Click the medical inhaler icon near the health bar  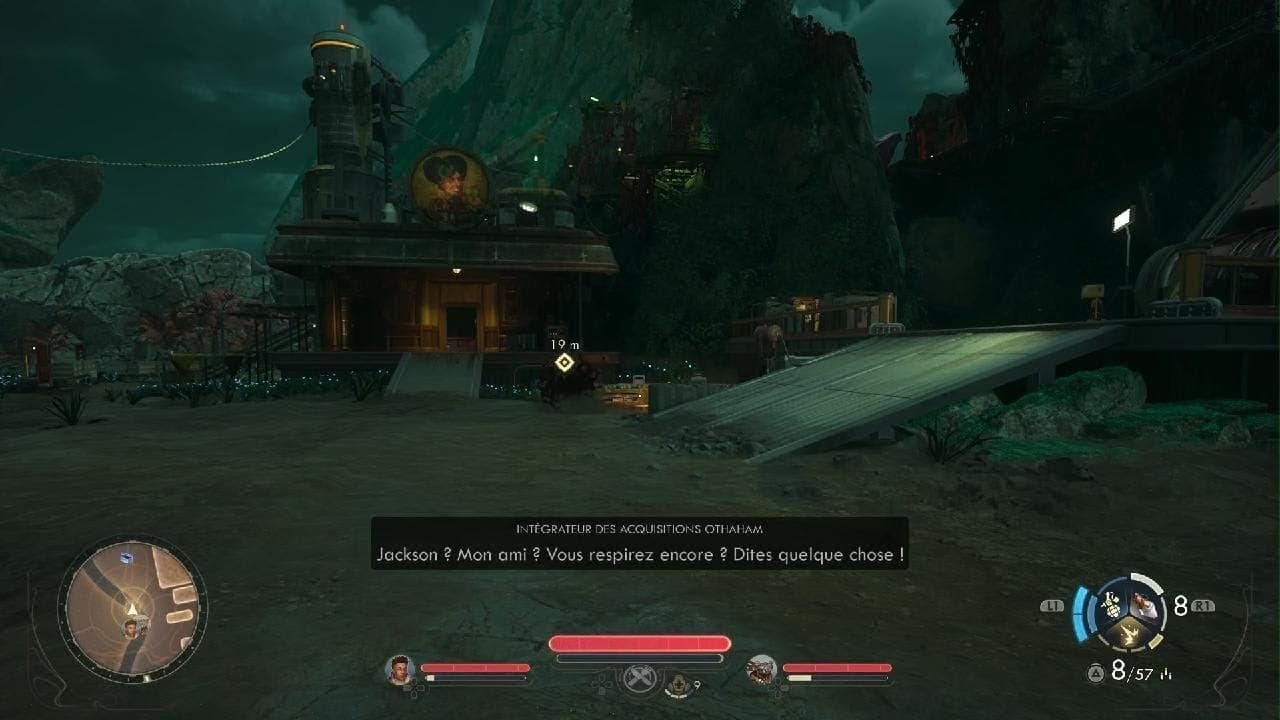679,684
